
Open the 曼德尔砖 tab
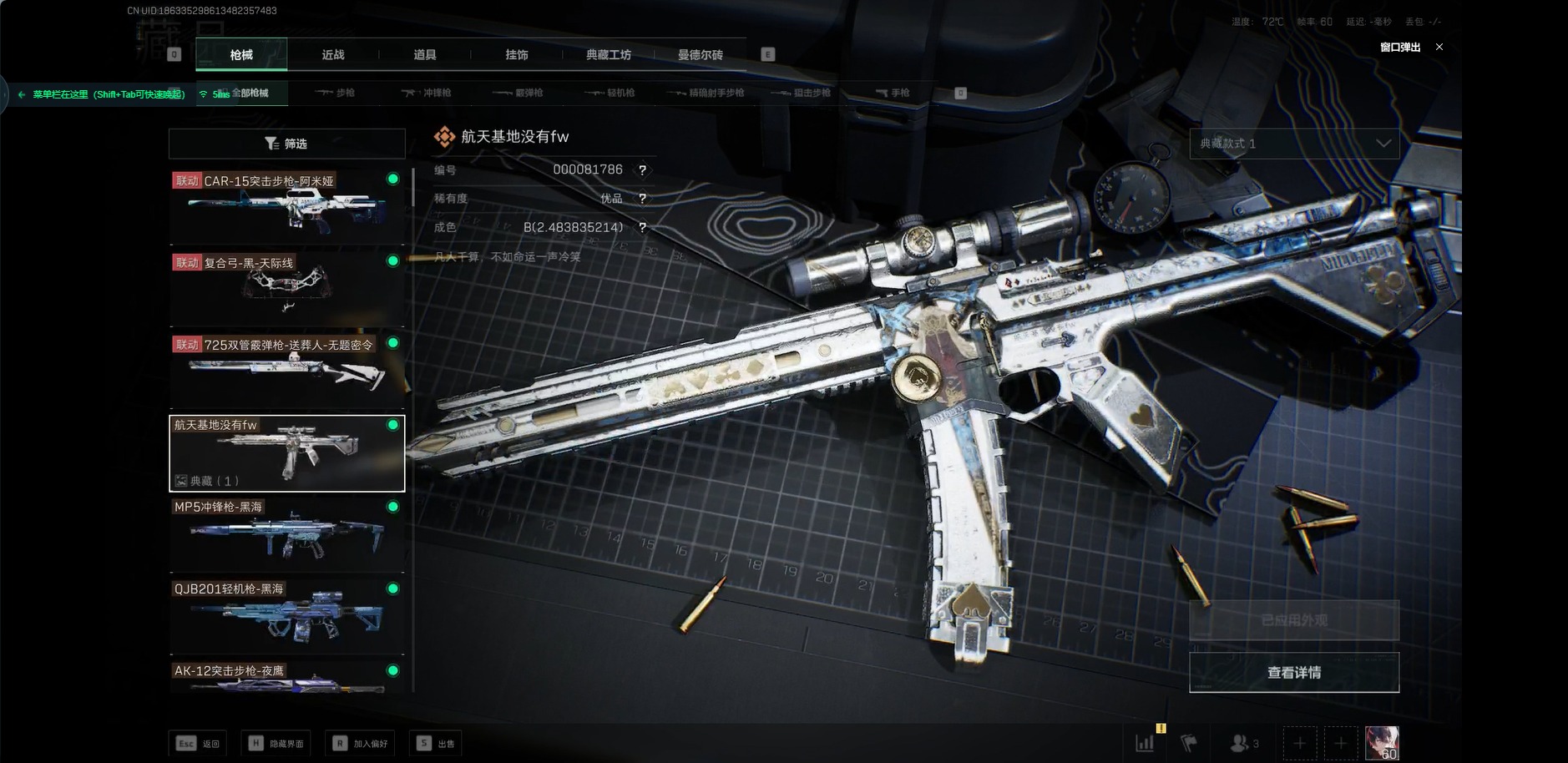tap(701, 55)
